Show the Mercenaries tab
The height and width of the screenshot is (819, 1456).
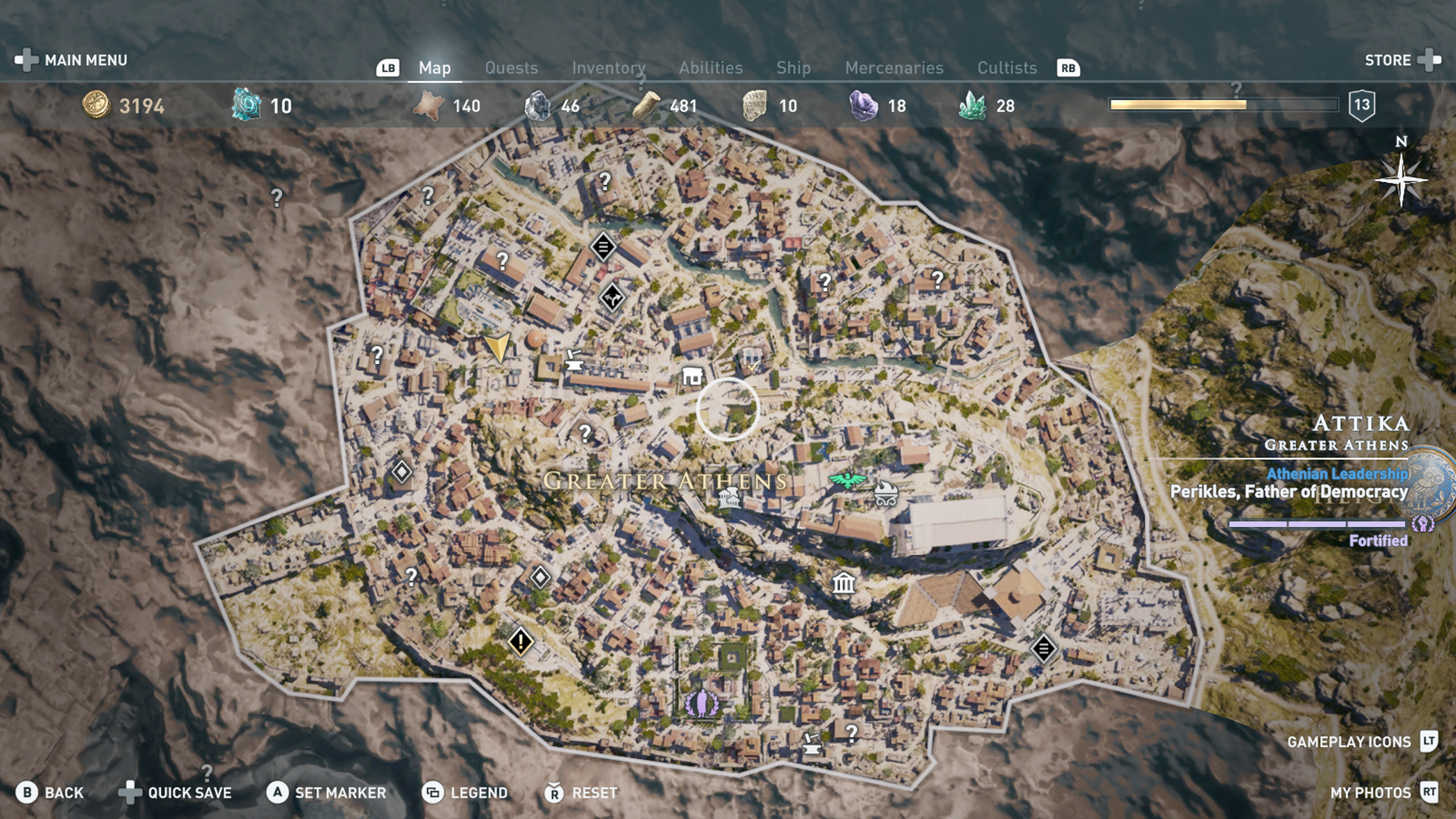pyautogui.click(x=894, y=68)
